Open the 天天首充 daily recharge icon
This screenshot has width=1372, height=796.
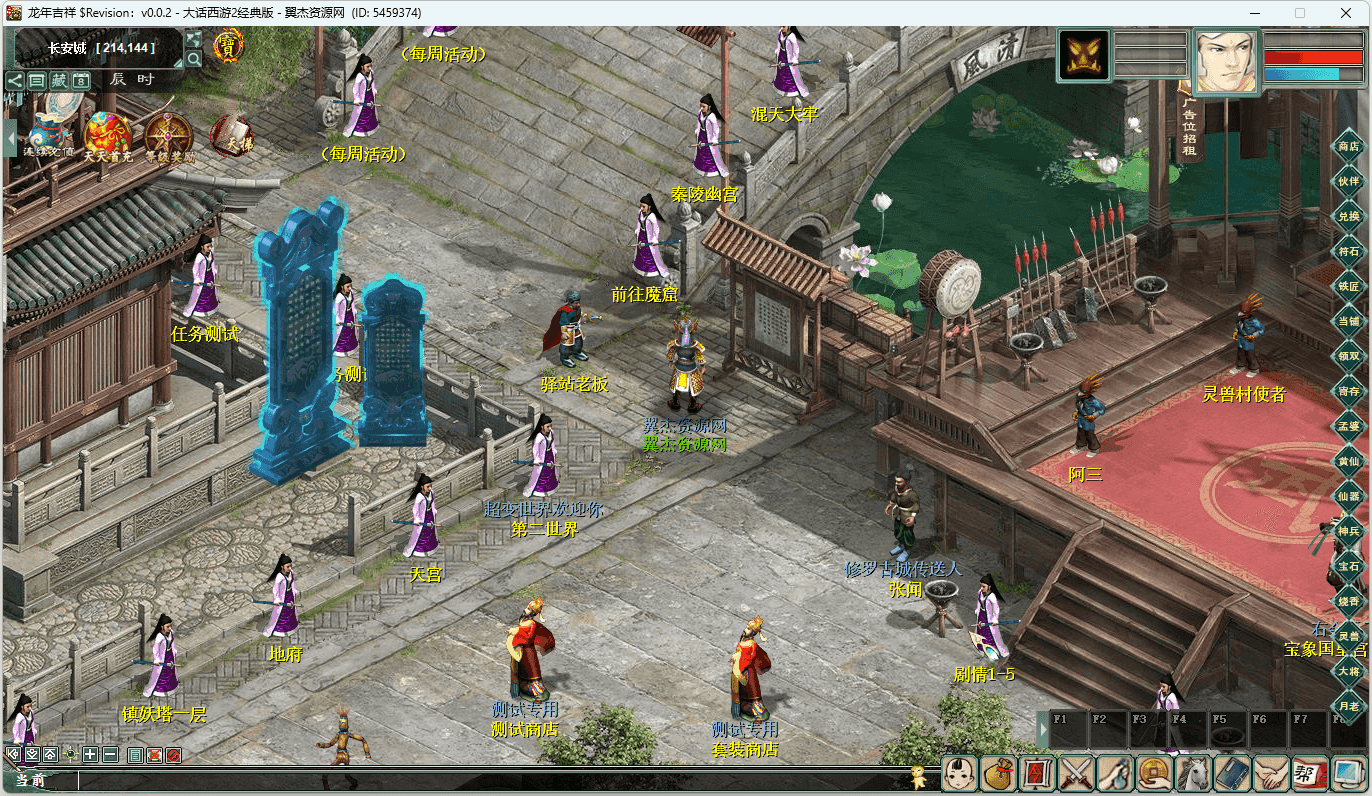(x=107, y=137)
